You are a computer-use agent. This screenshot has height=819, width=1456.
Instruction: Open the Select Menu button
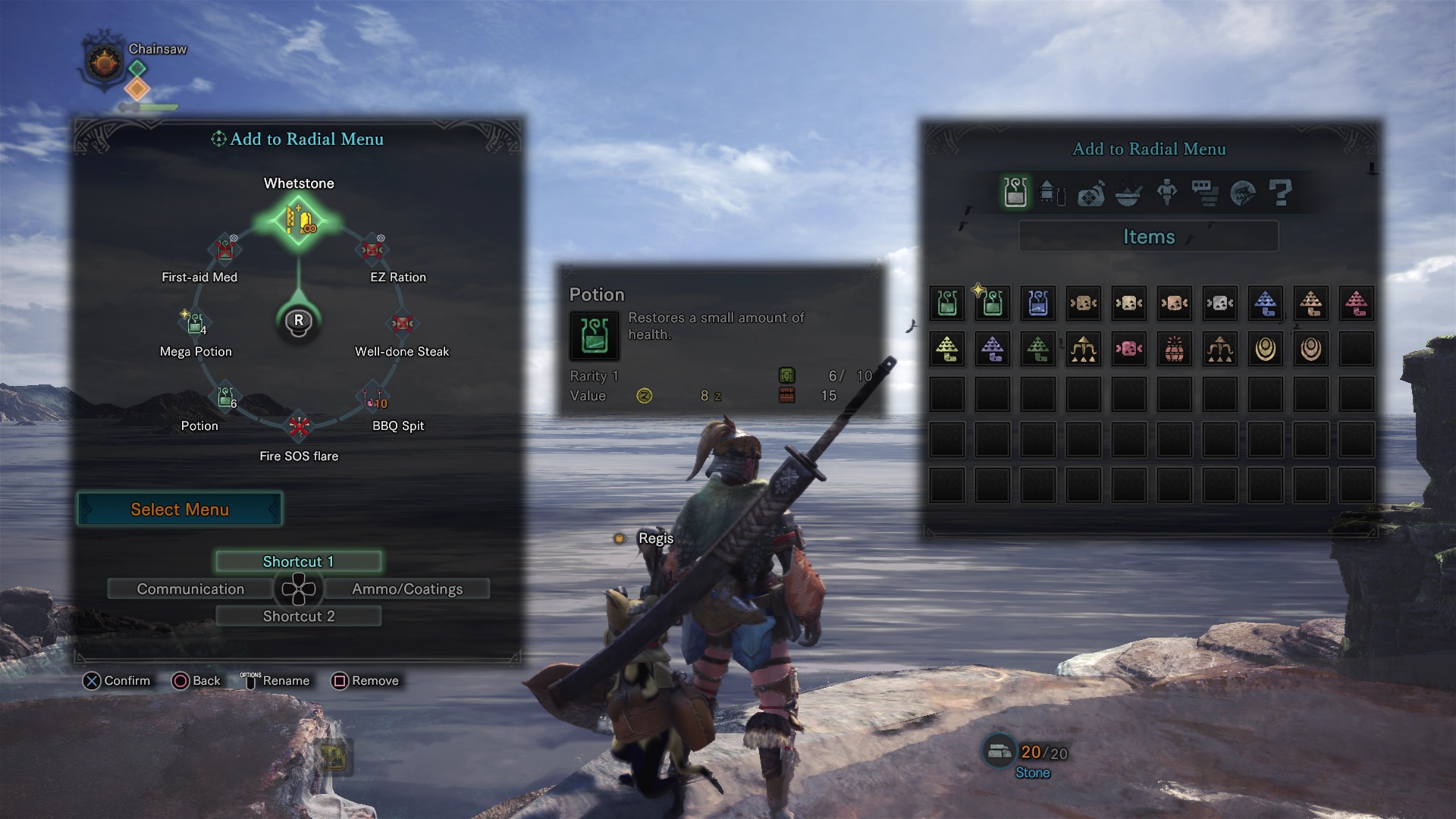tap(180, 510)
